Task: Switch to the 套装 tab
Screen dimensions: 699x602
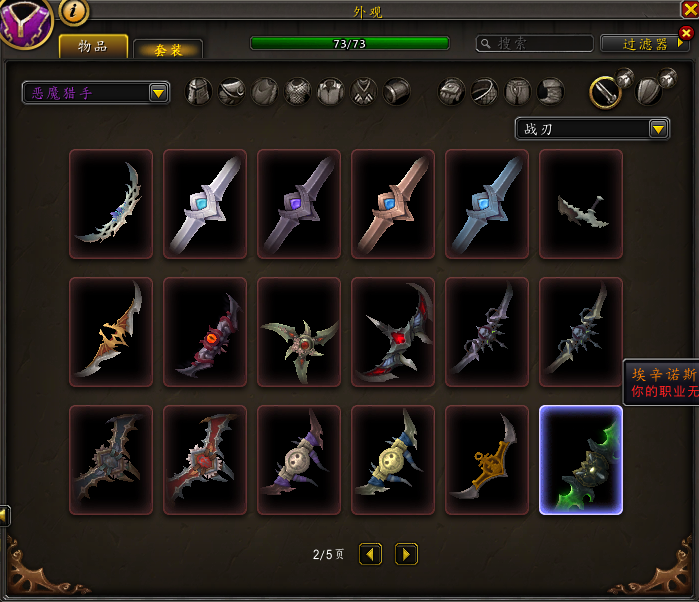Action: 168,50
